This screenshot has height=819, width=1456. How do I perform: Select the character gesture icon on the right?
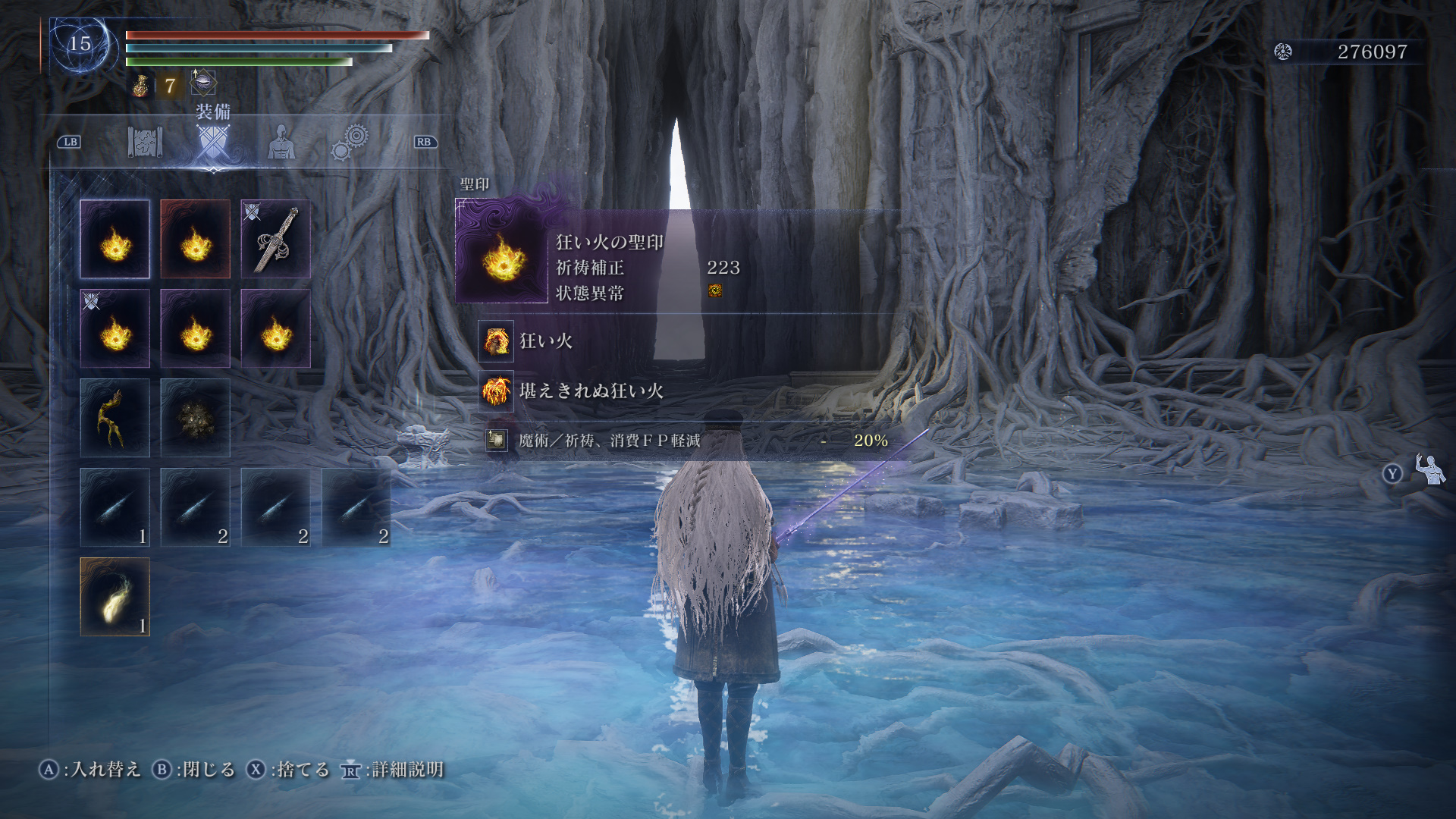1429,470
